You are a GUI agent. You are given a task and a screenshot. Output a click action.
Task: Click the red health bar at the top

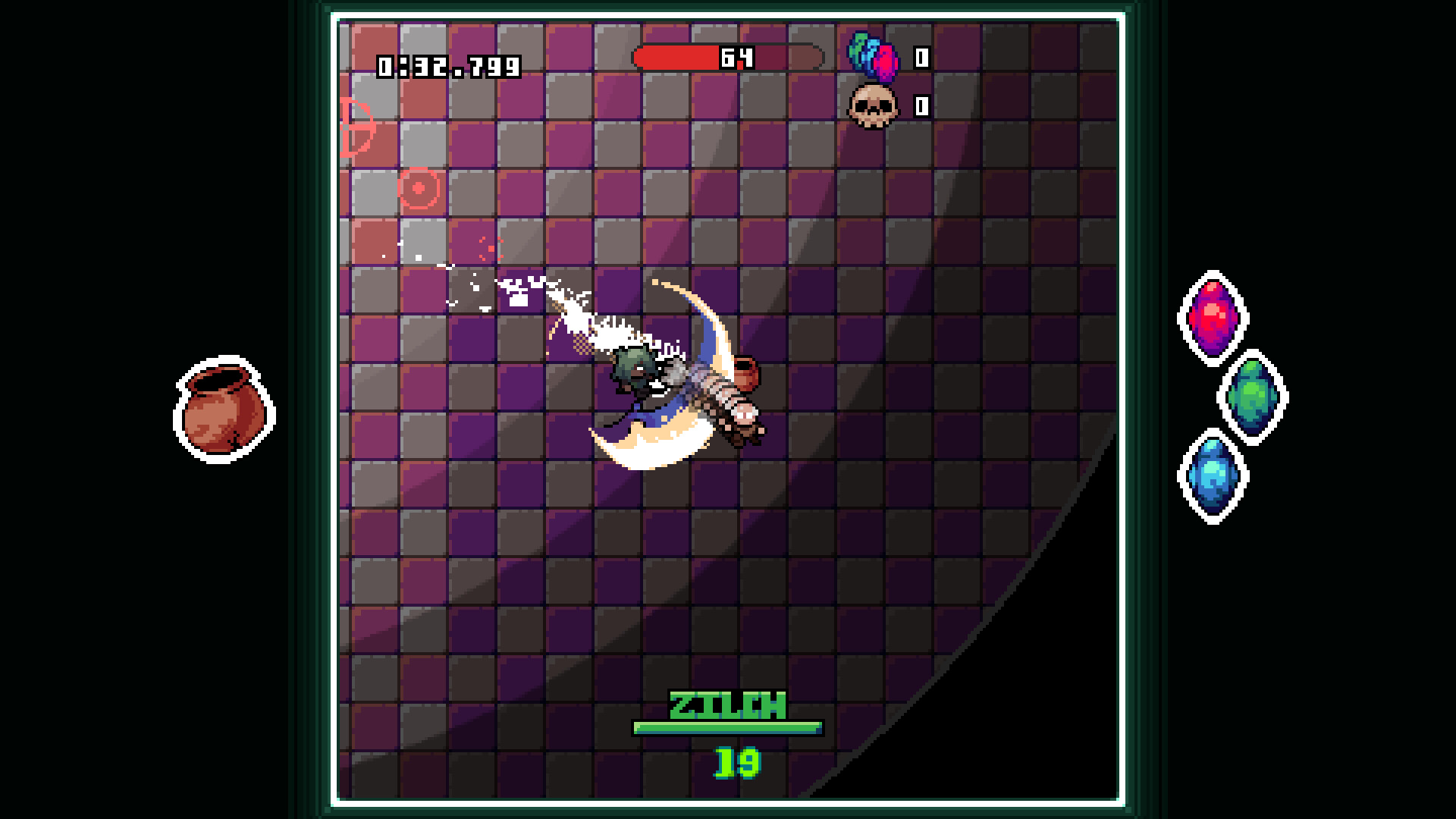pyautogui.click(x=679, y=55)
